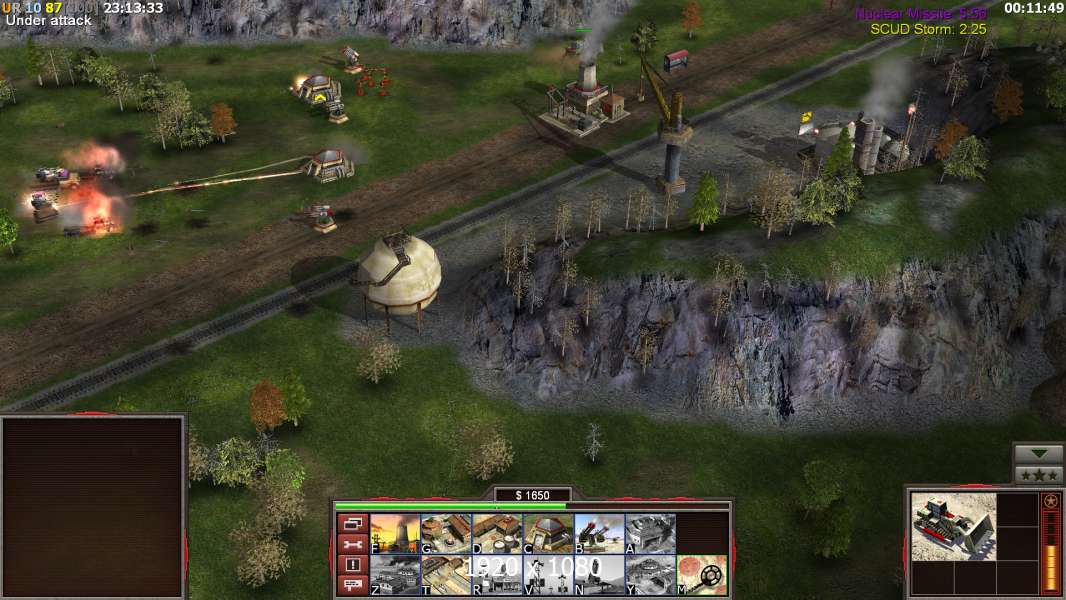Viewport: 1066px width, 600px height.
Task: Select the gattling cannon build icon labeled B
Action: pos(599,533)
